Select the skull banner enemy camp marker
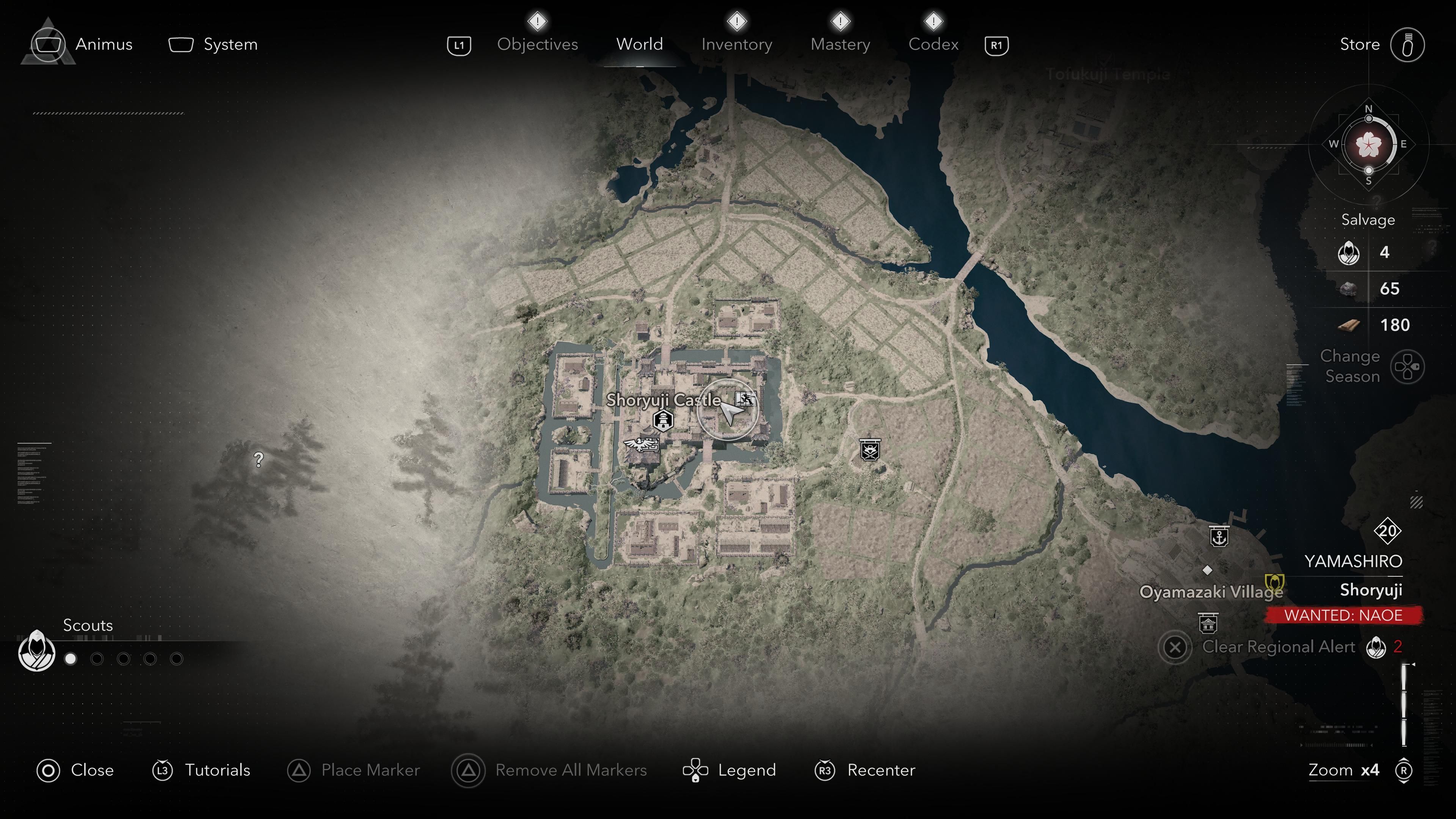The image size is (1456, 819). [x=869, y=450]
